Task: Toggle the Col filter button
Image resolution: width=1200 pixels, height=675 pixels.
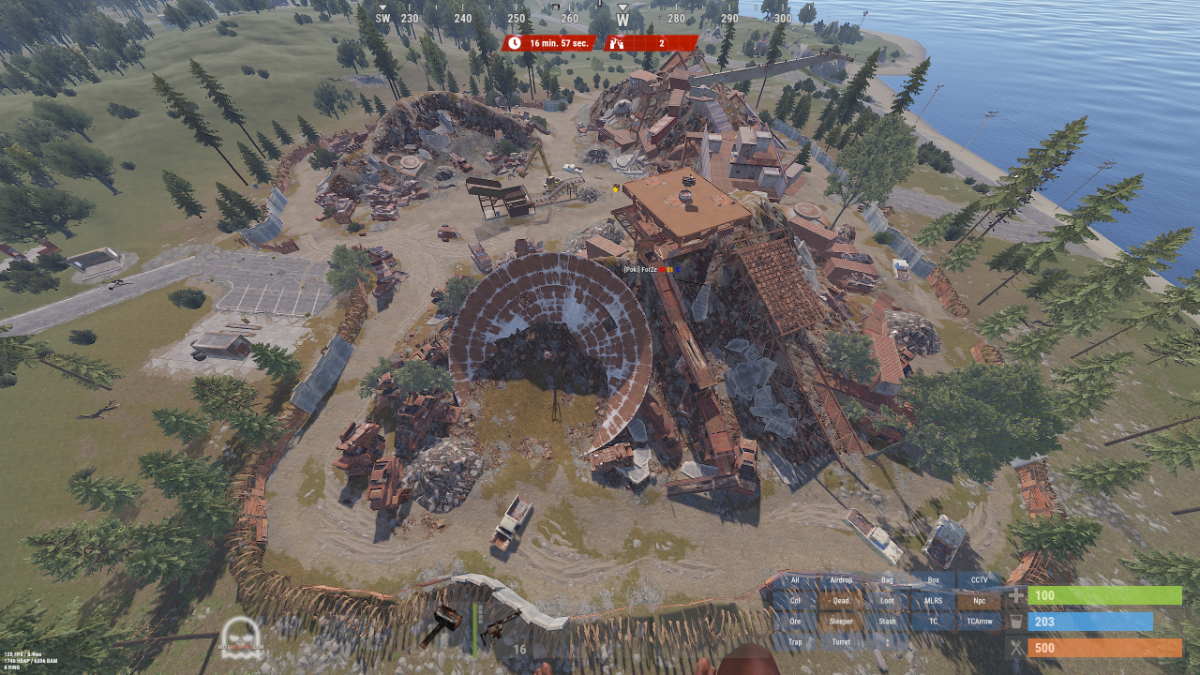Action: (795, 601)
